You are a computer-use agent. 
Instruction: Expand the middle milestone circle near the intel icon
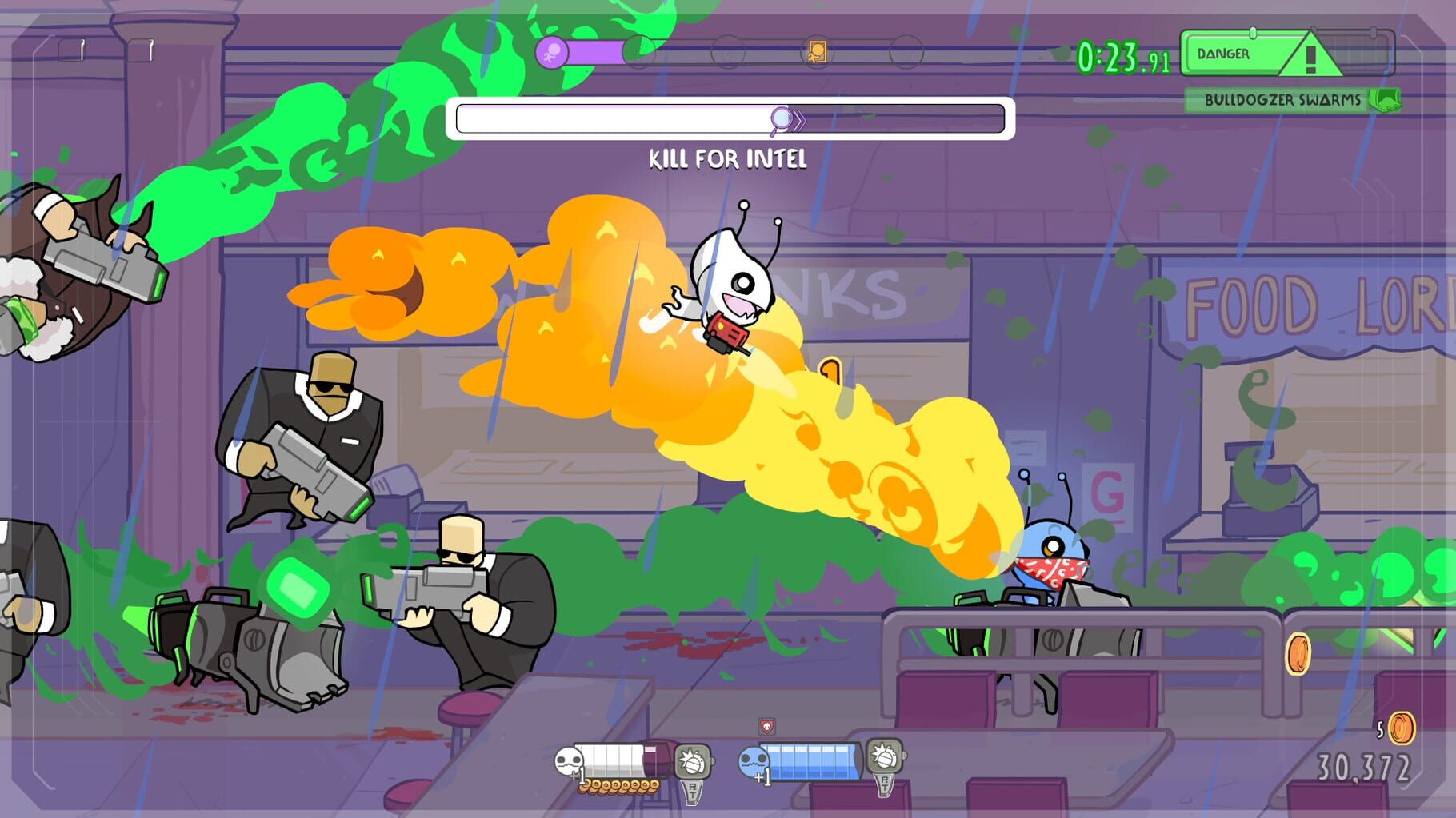pos(728,52)
